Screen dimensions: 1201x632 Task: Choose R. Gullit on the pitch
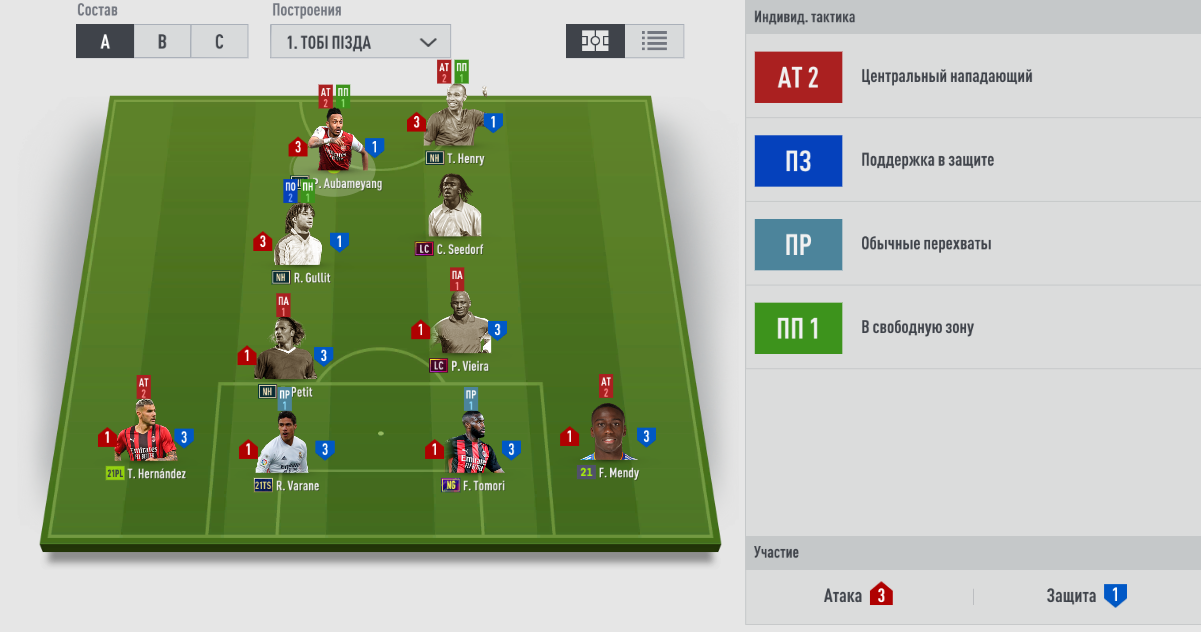tap(297, 237)
